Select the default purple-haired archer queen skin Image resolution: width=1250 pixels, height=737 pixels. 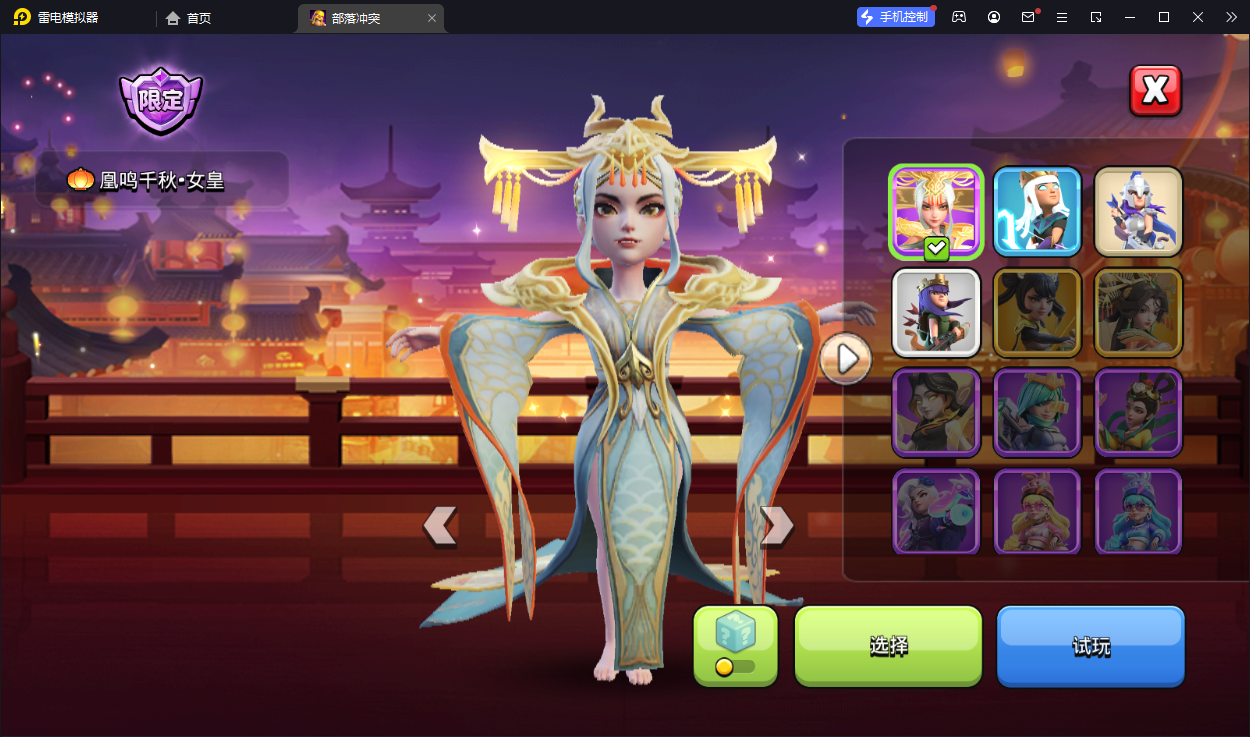coord(936,312)
